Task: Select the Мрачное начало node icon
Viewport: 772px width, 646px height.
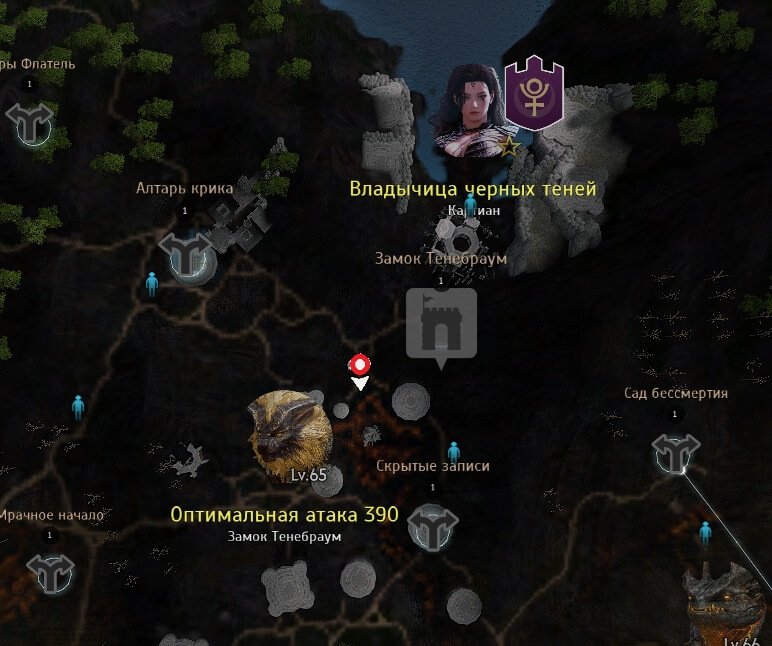Action: (x=50, y=572)
